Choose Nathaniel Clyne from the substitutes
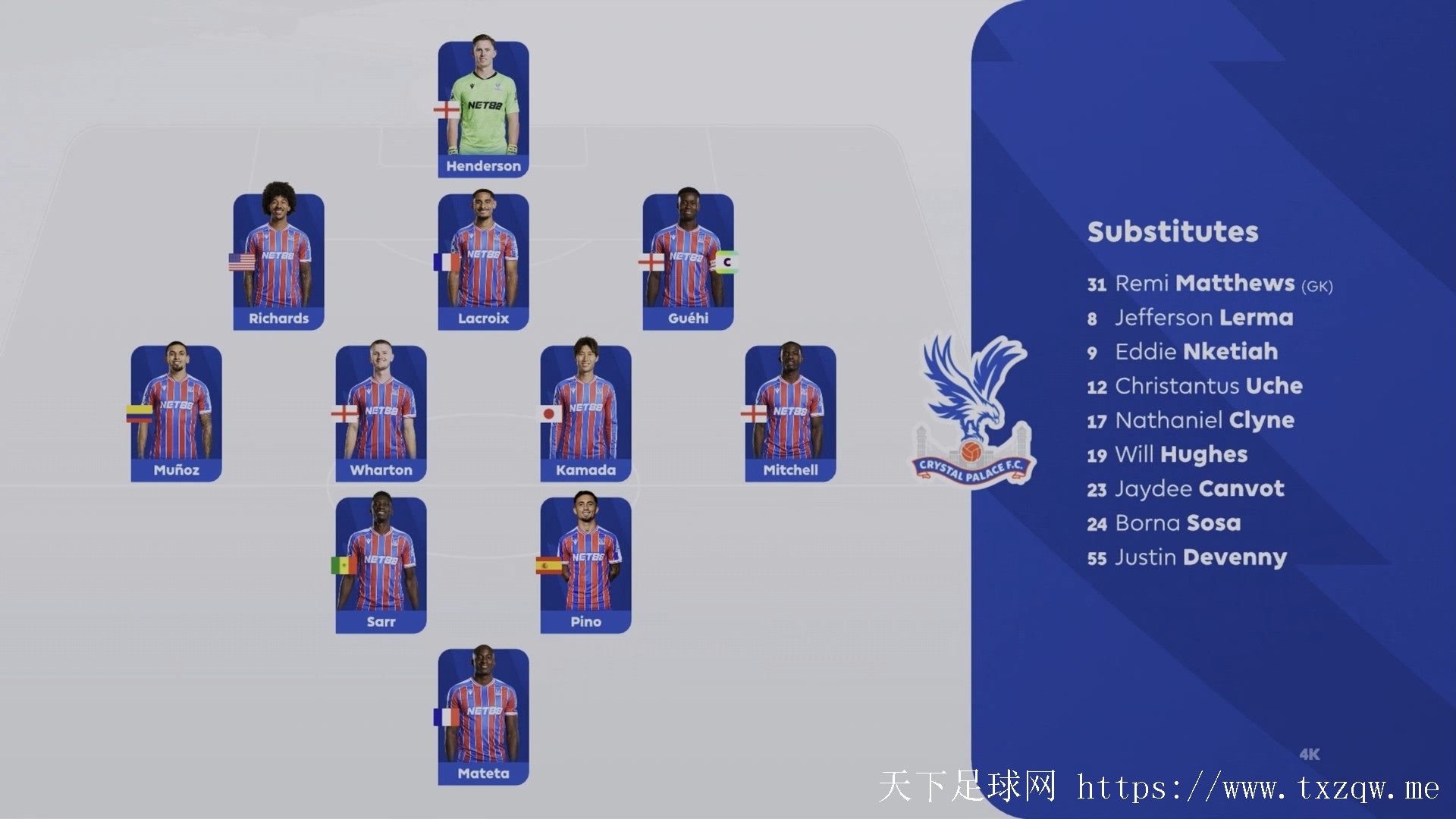The height and width of the screenshot is (819, 1456). (1203, 420)
